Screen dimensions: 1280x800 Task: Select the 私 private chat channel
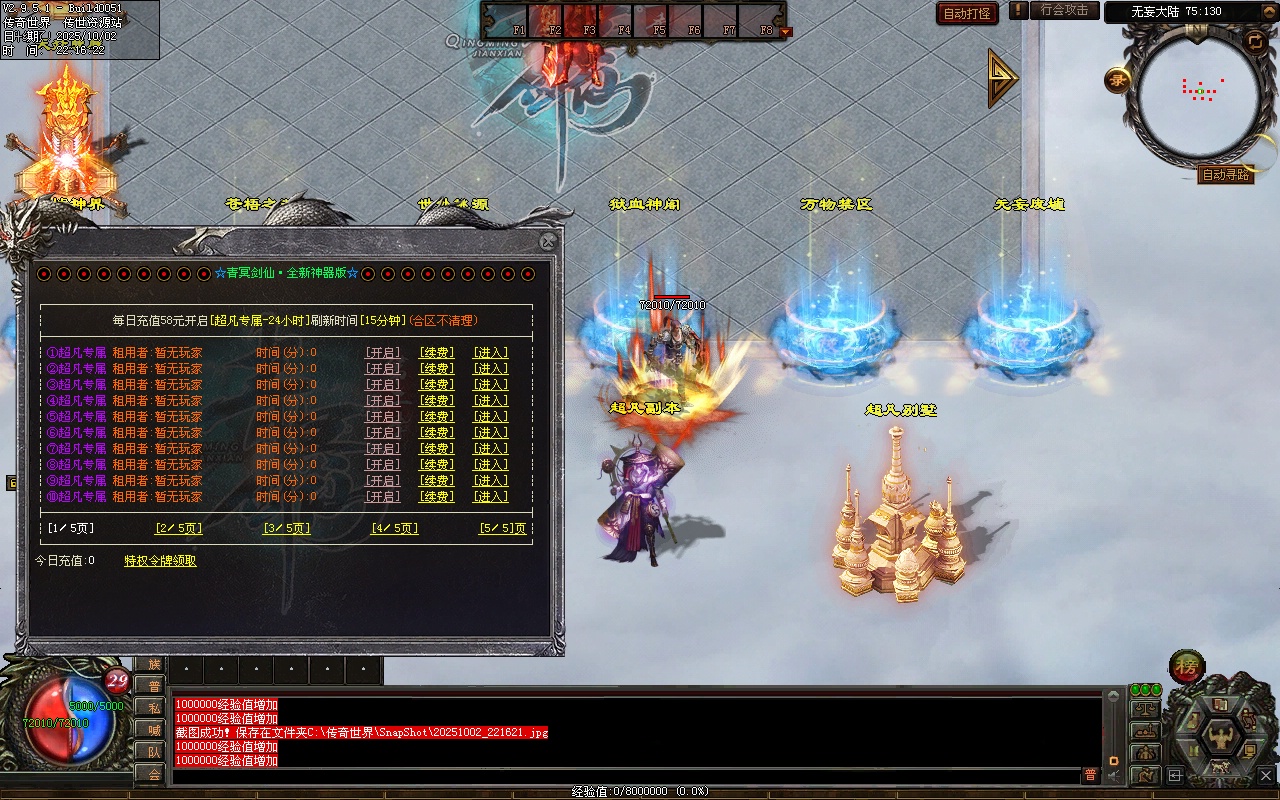[x=150, y=708]
